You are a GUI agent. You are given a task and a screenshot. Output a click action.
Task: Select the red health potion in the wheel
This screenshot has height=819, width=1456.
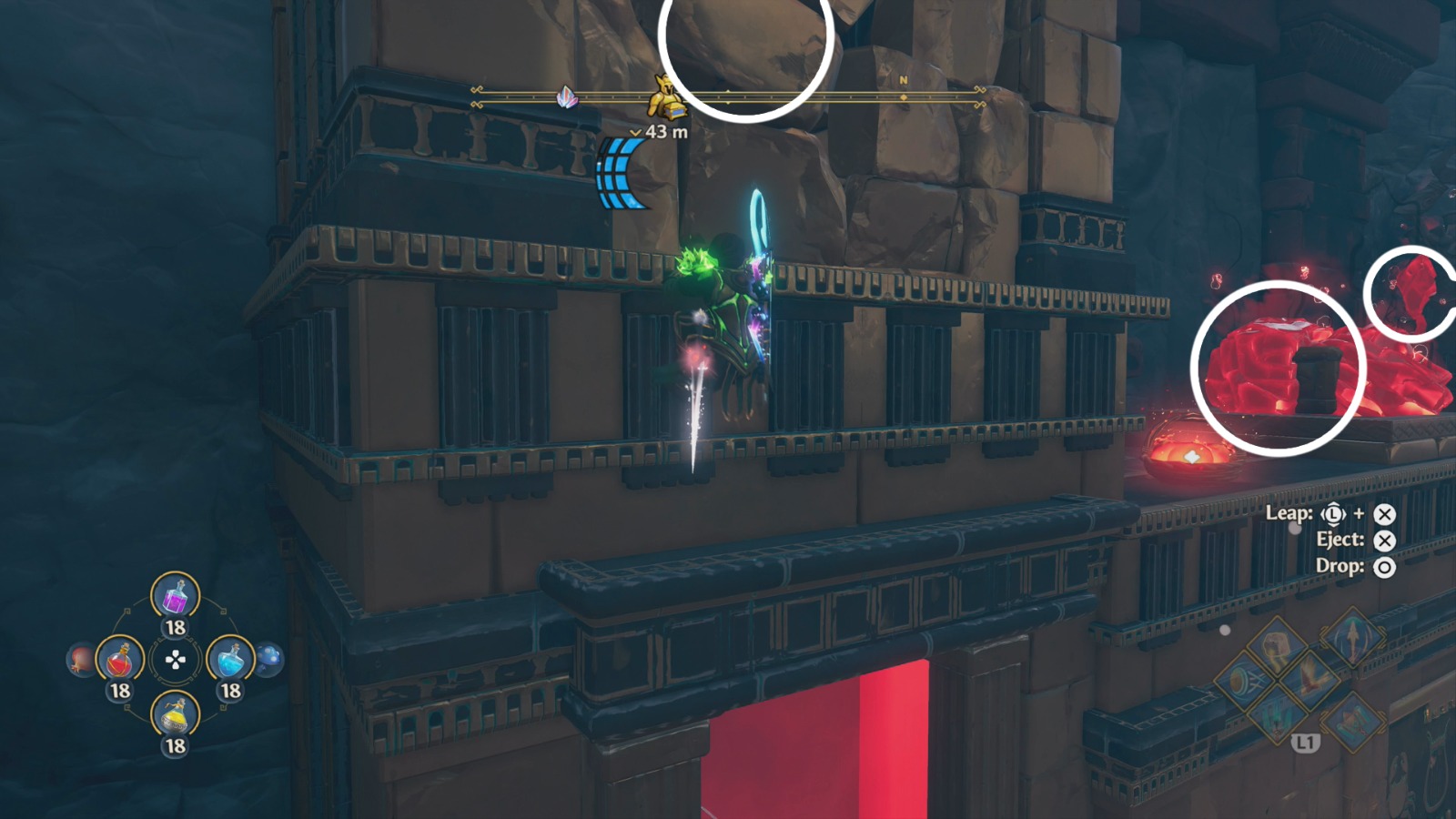pos(120,660)
